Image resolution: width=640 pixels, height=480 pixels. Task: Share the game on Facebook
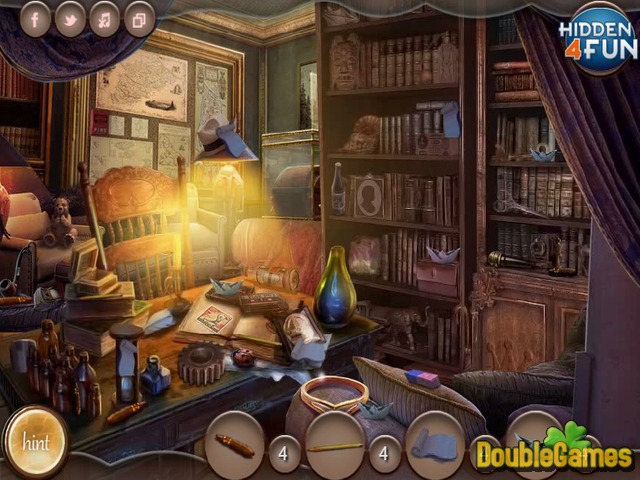(35, 18)
